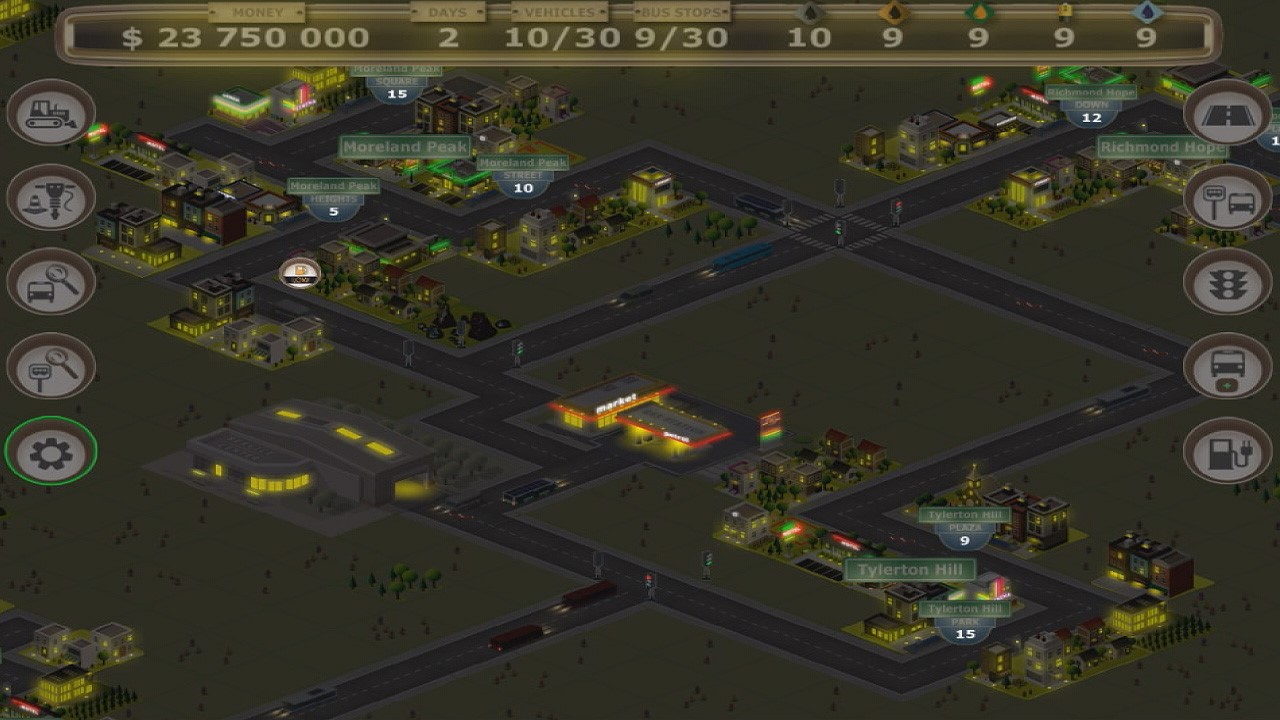Open the fuel station tool
This screenshot has width=1280, height=720.
1229,451
